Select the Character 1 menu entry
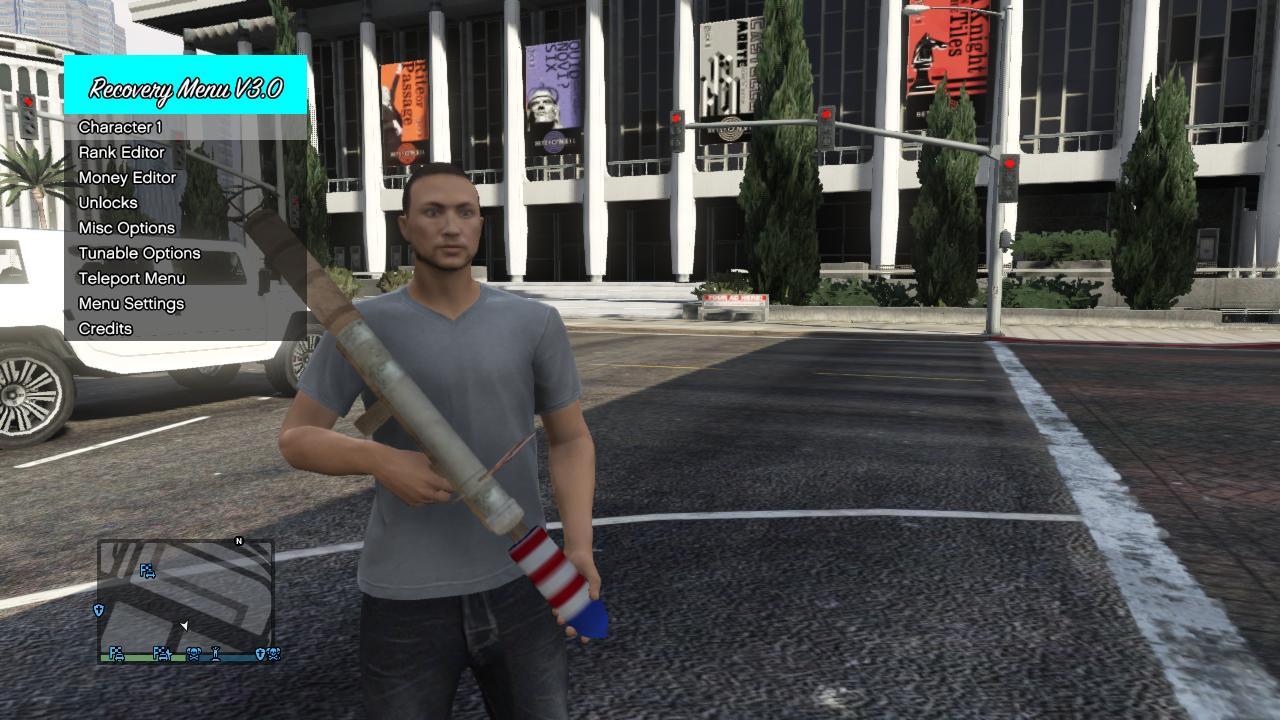Screen dimensions: 1280x720 pos(120,127)
